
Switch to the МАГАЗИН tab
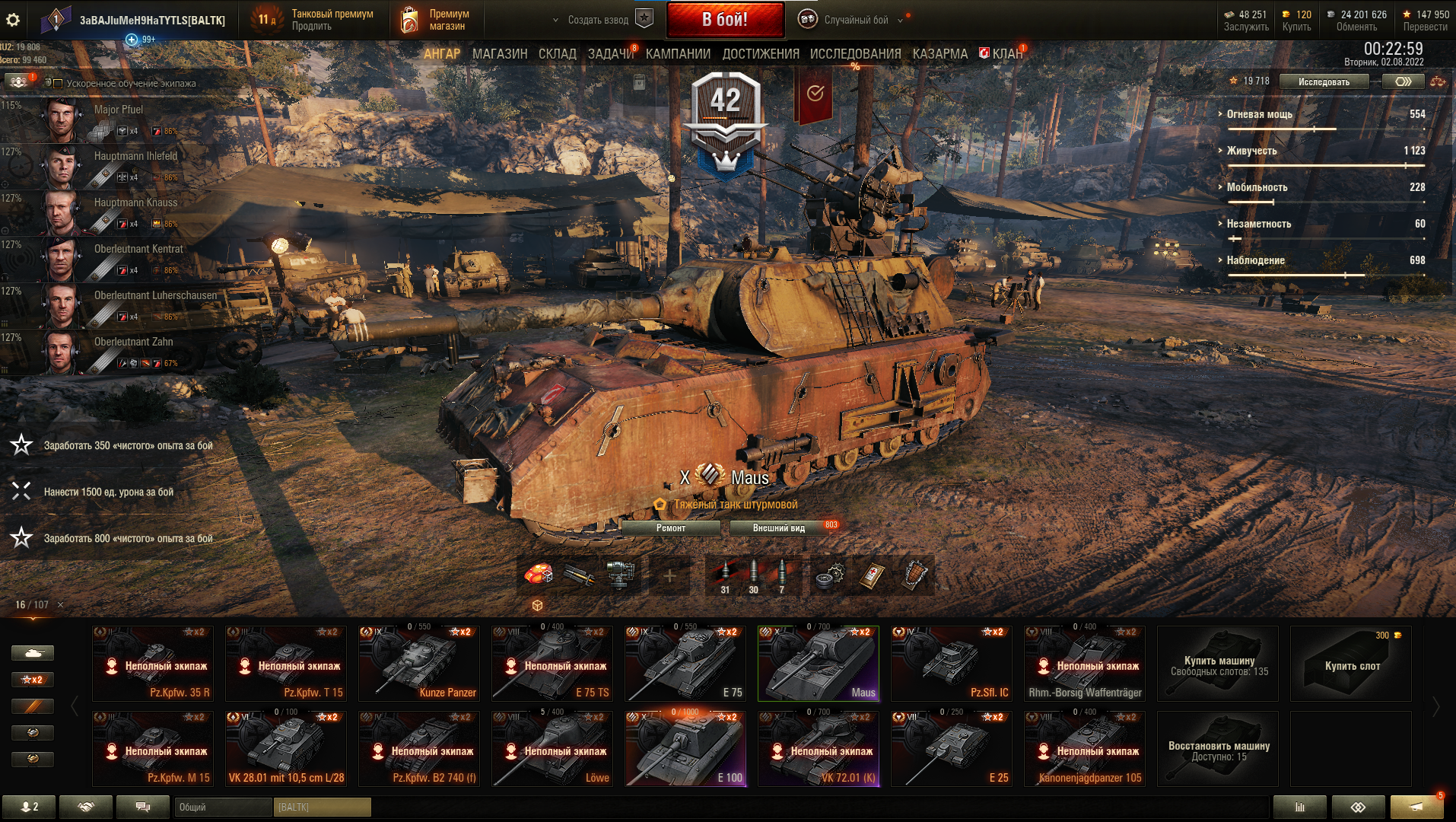[499, 54]
